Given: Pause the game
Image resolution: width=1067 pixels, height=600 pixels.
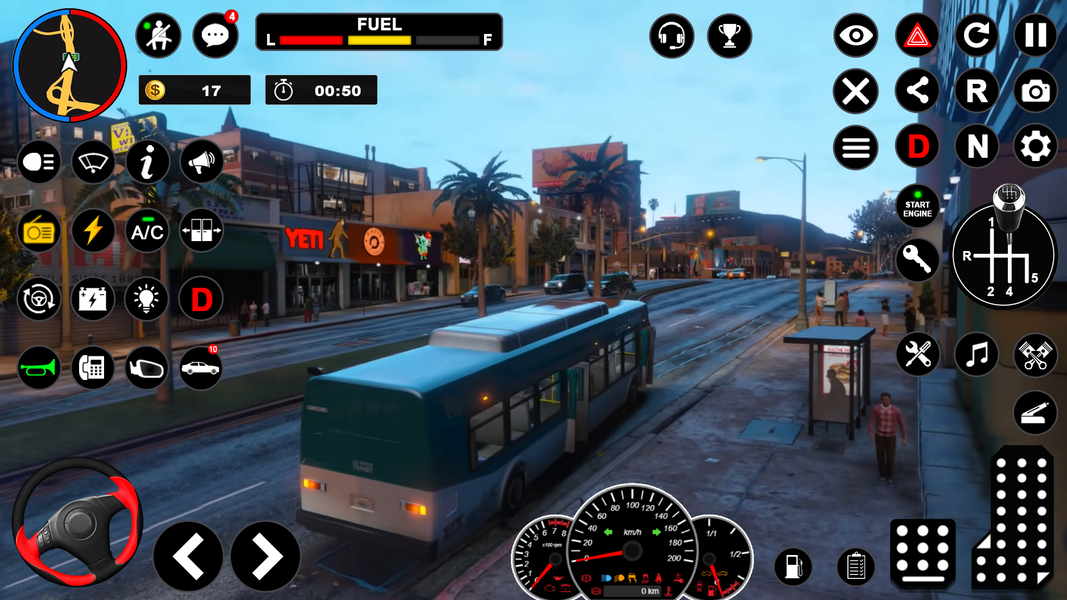Looking at the screenshot, I should 1035,36.
